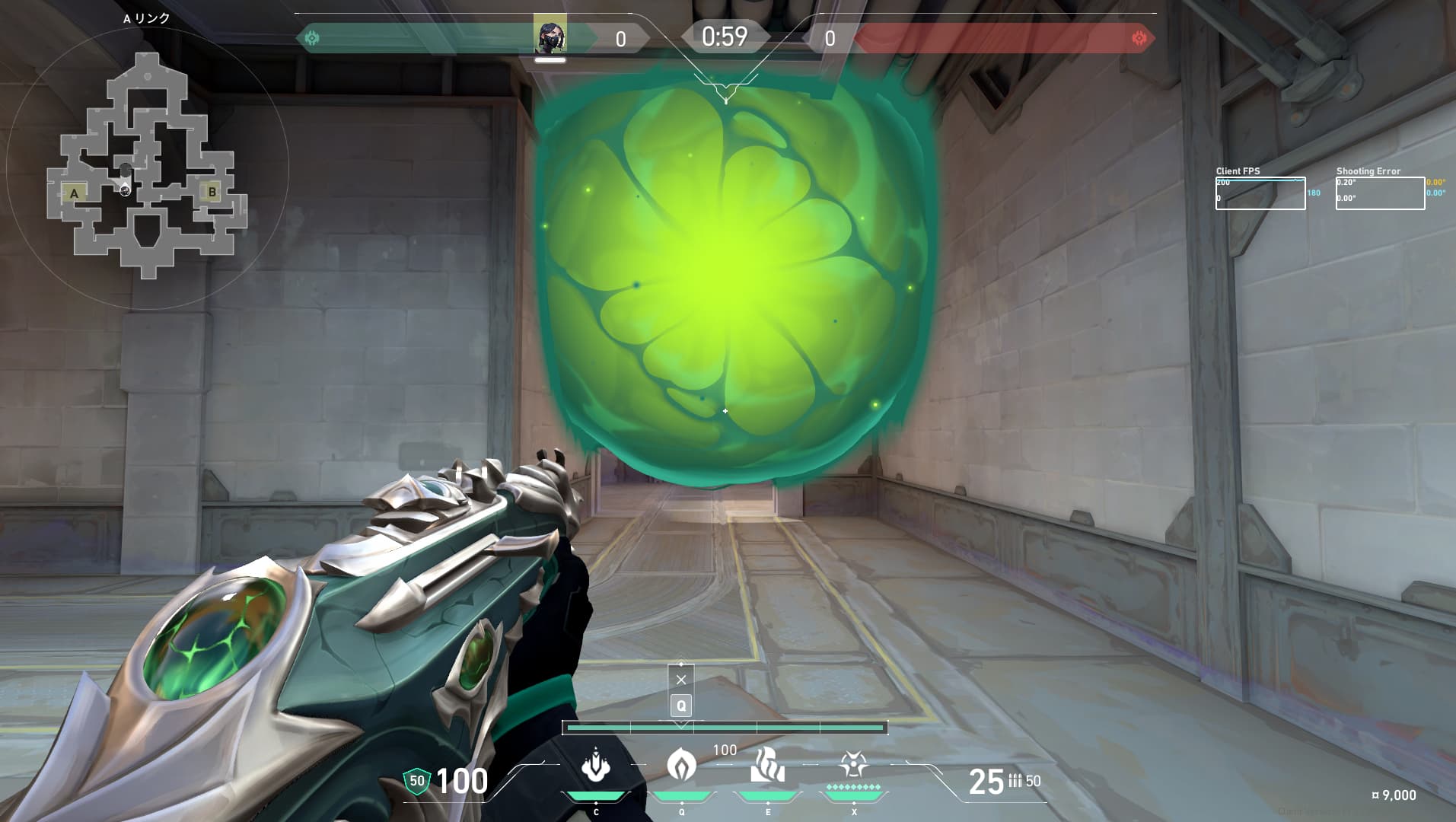Open the Client FPS performance graph

(x=1260, y=193)
